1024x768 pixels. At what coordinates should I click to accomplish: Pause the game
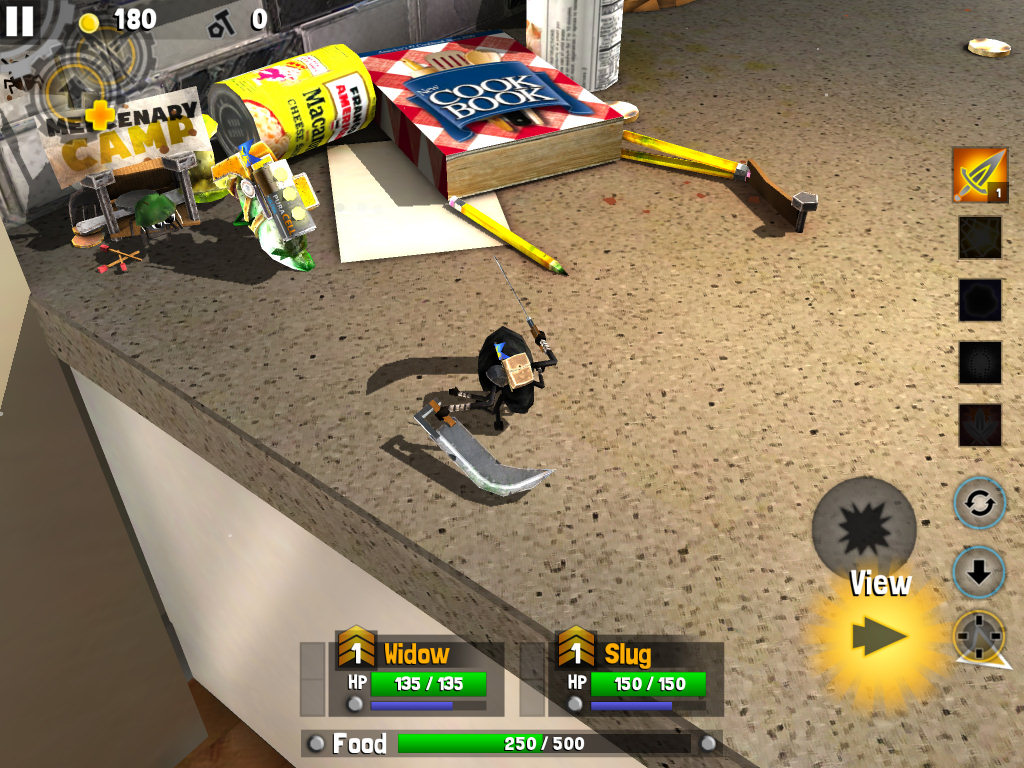pyautogui.click(x=20, y=20)
